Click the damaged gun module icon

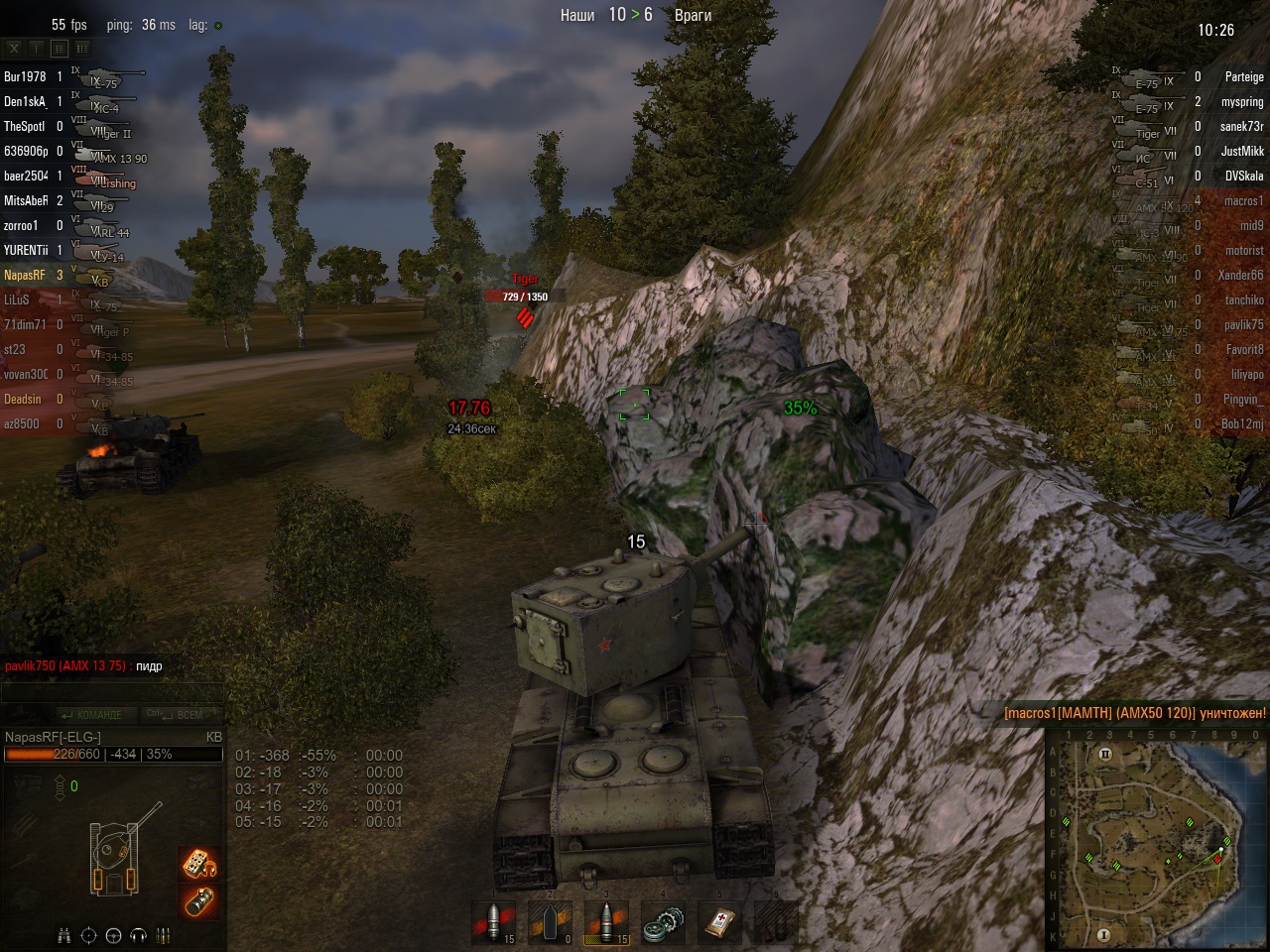click(x=199, y=901)
